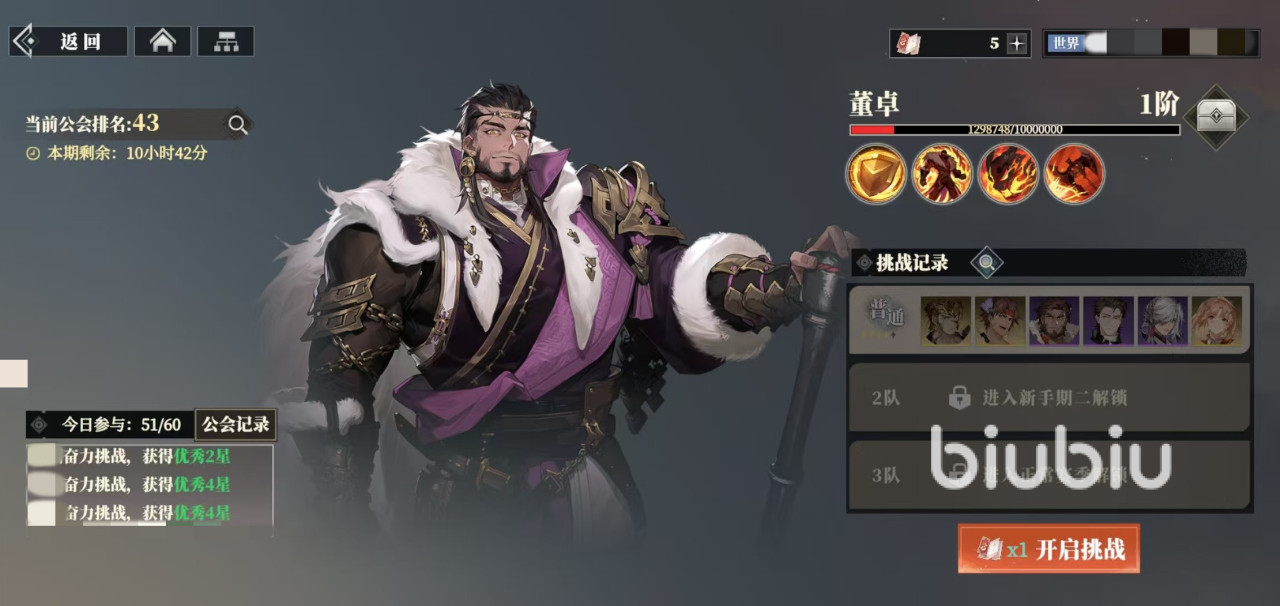1280x606 pixels.
Task: Select the white-haired hero portrait in lineup
Action: [x=1162, y=321]
